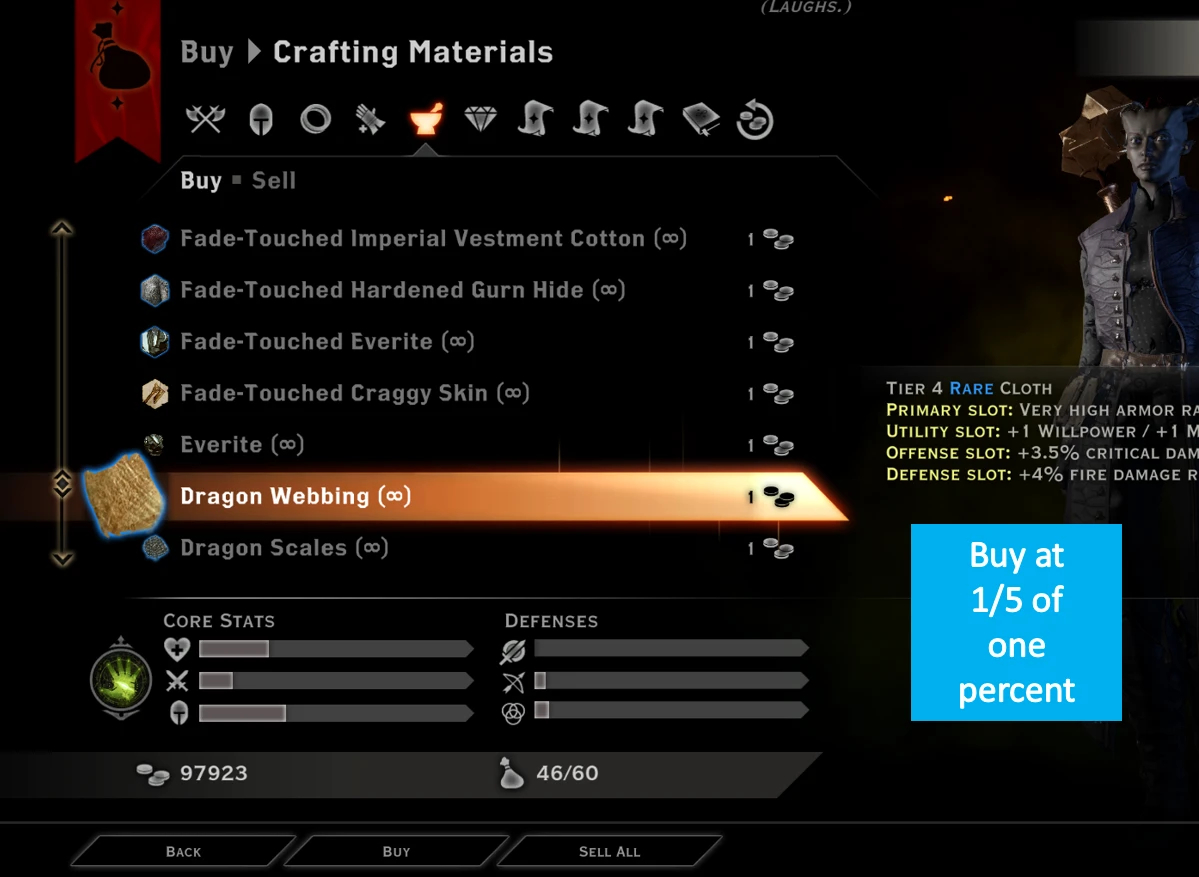Open the book category tab
The width and height of the screenshot is (1199, 877).
click(701, 120)
